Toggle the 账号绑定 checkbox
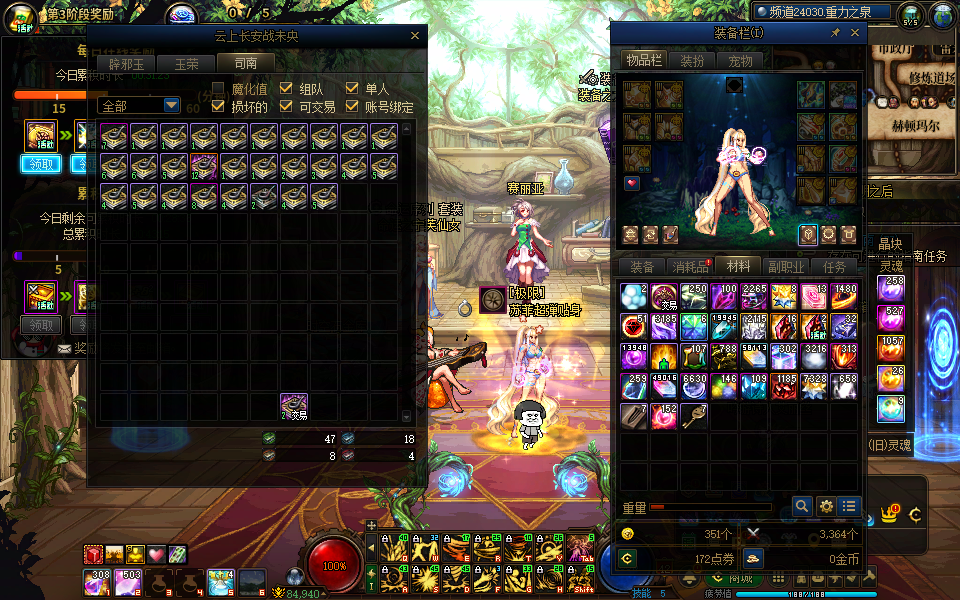 click(352, 106)
